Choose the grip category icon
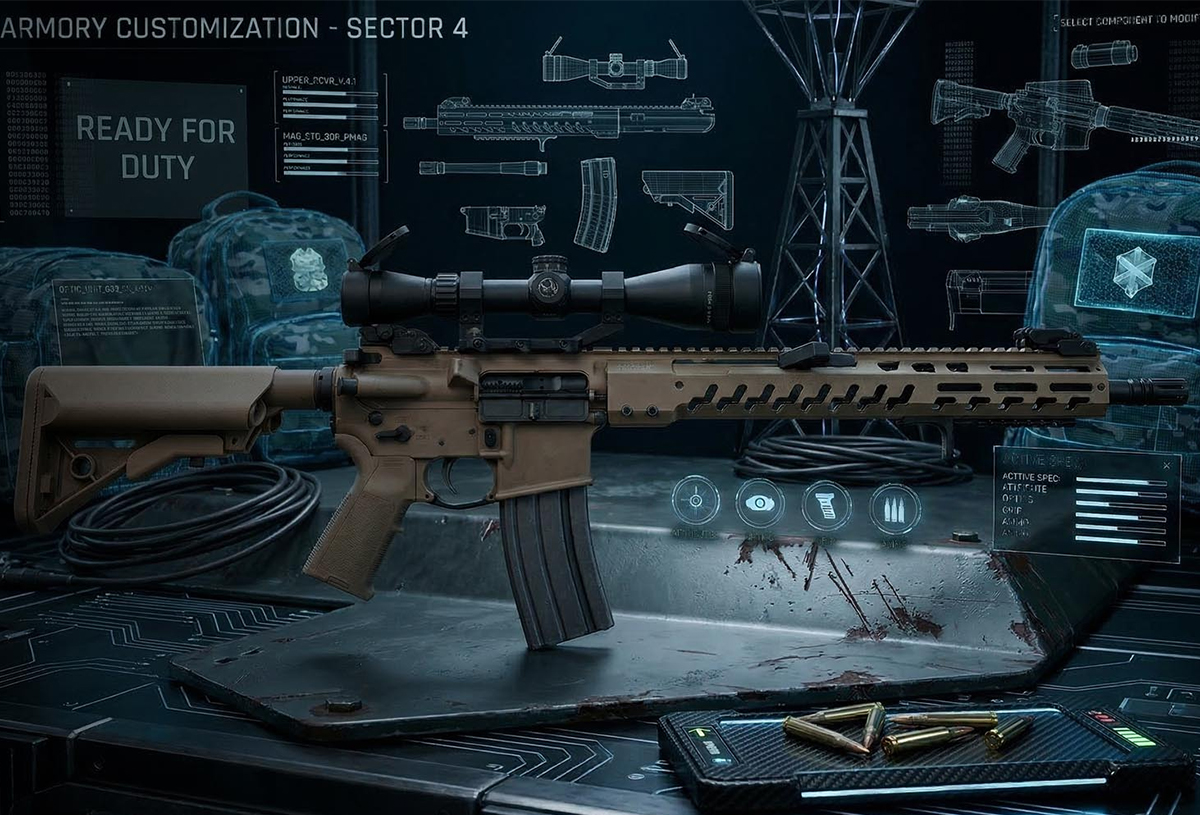 click(826, 505)
